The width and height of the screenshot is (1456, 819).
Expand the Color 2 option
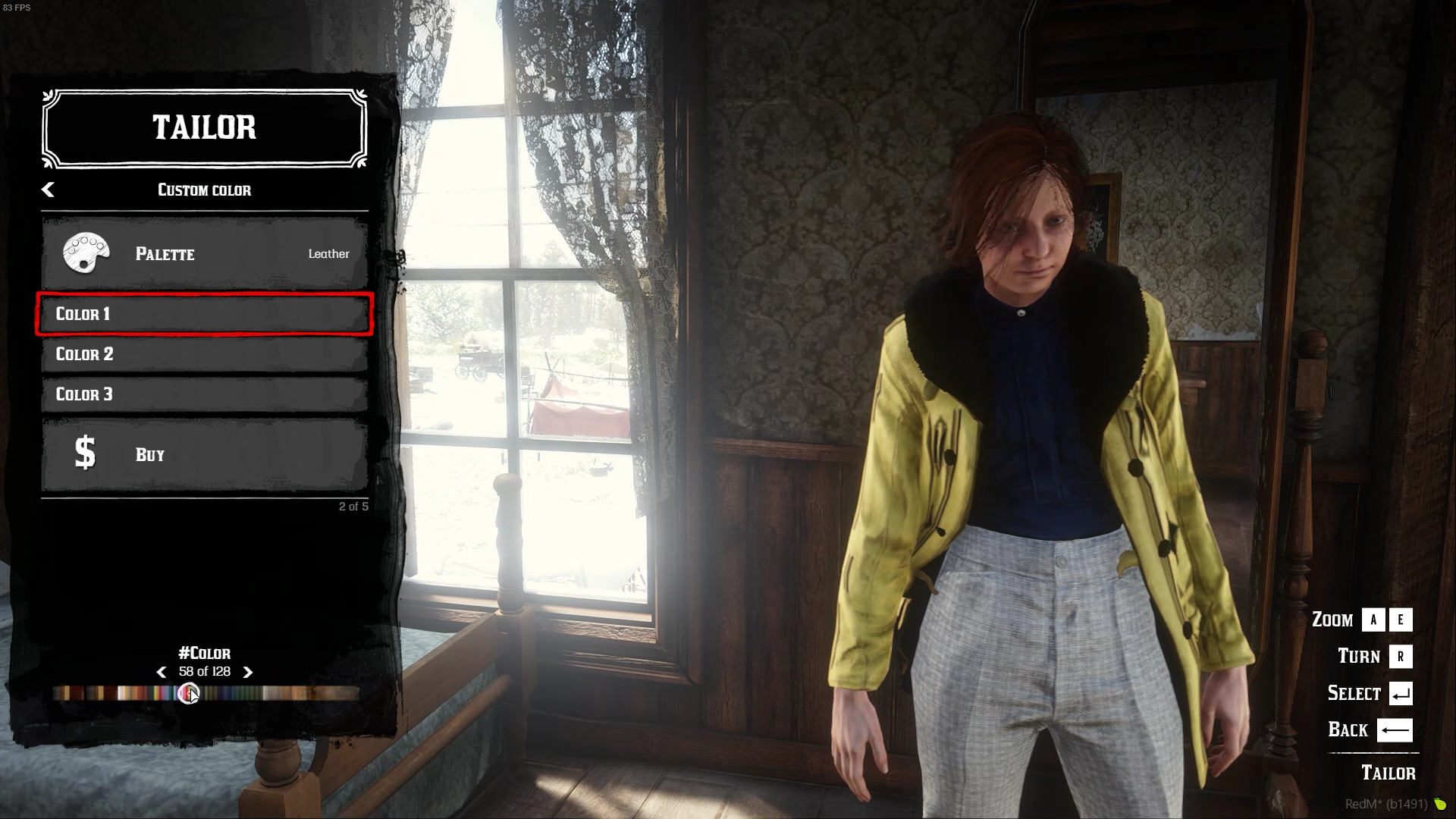(x=203, y=354)
